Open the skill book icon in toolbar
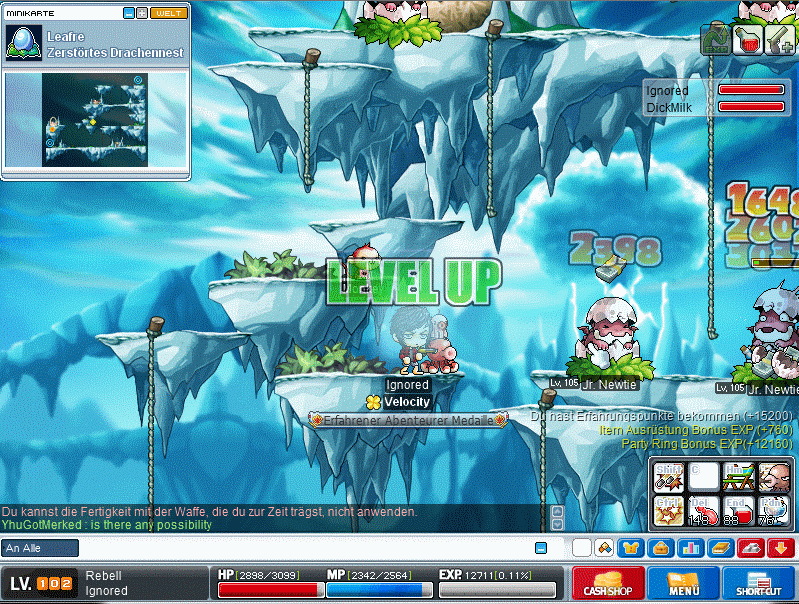Image resolution: width=799 pixels, height=604 pixels. tap(720, 548)
